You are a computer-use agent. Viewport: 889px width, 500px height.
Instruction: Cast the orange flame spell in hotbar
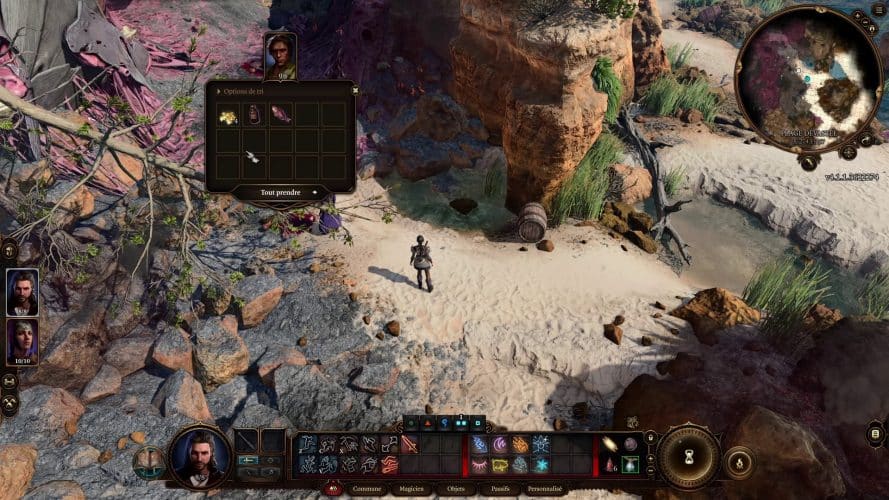click(521, 444)
